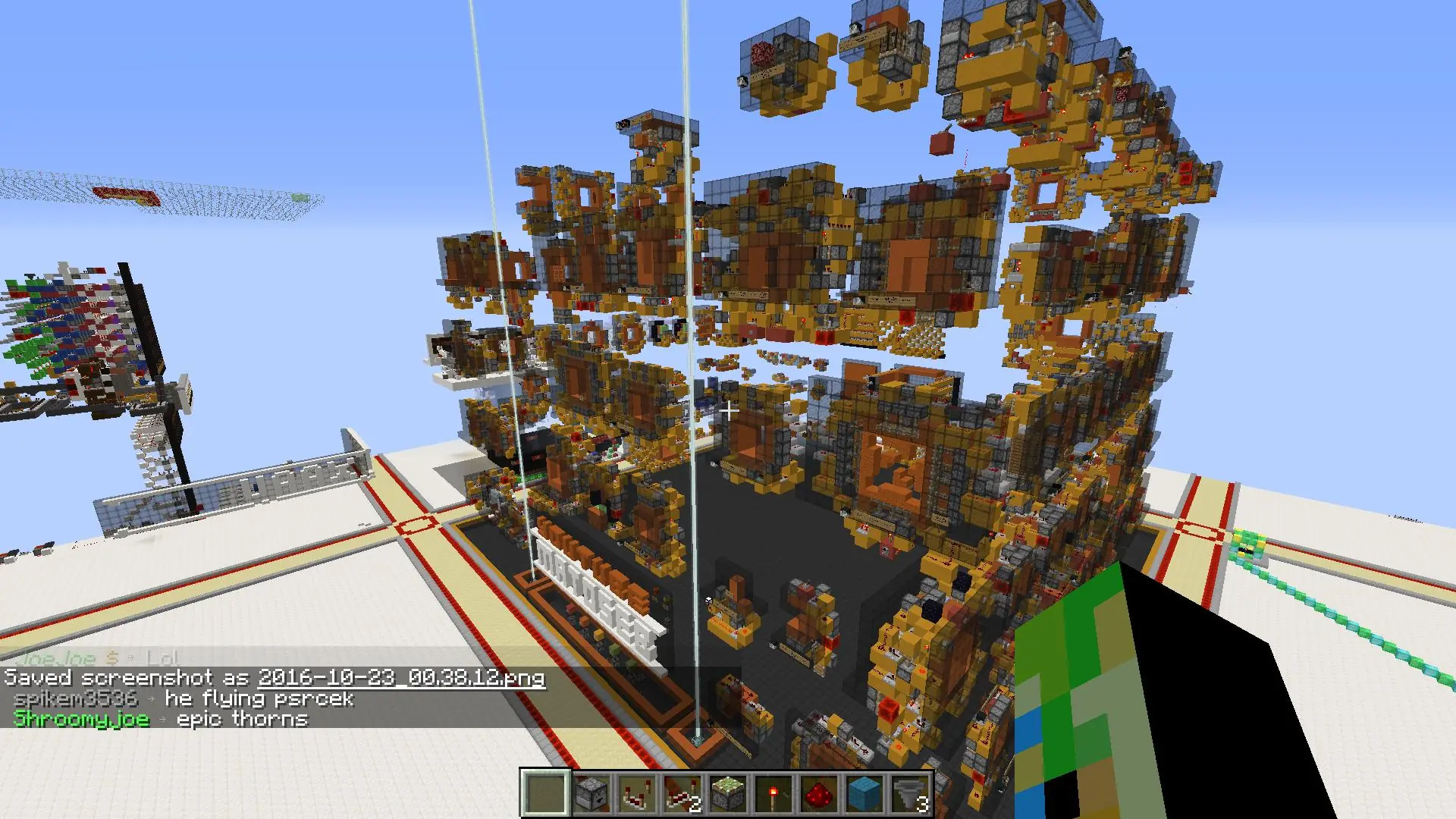Select the stack of two redstone repeaters
Viewport: 1456px width, 819px height.
click(x=682, y=793)
